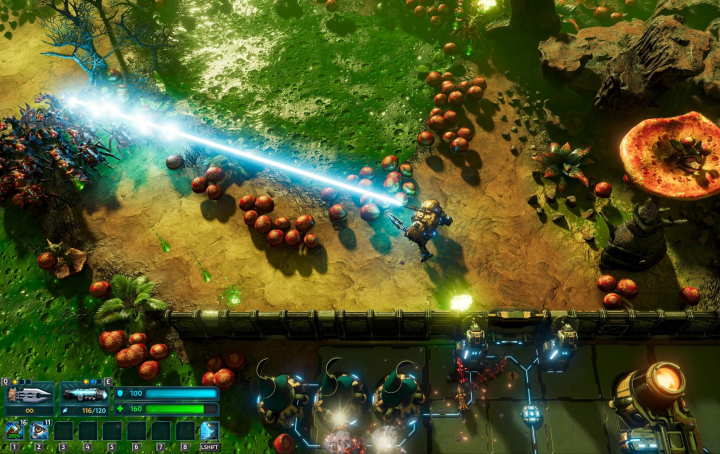Select the blue laser rifle weapon slot
This screenshot has height=454, width=720.
point(84,394)
